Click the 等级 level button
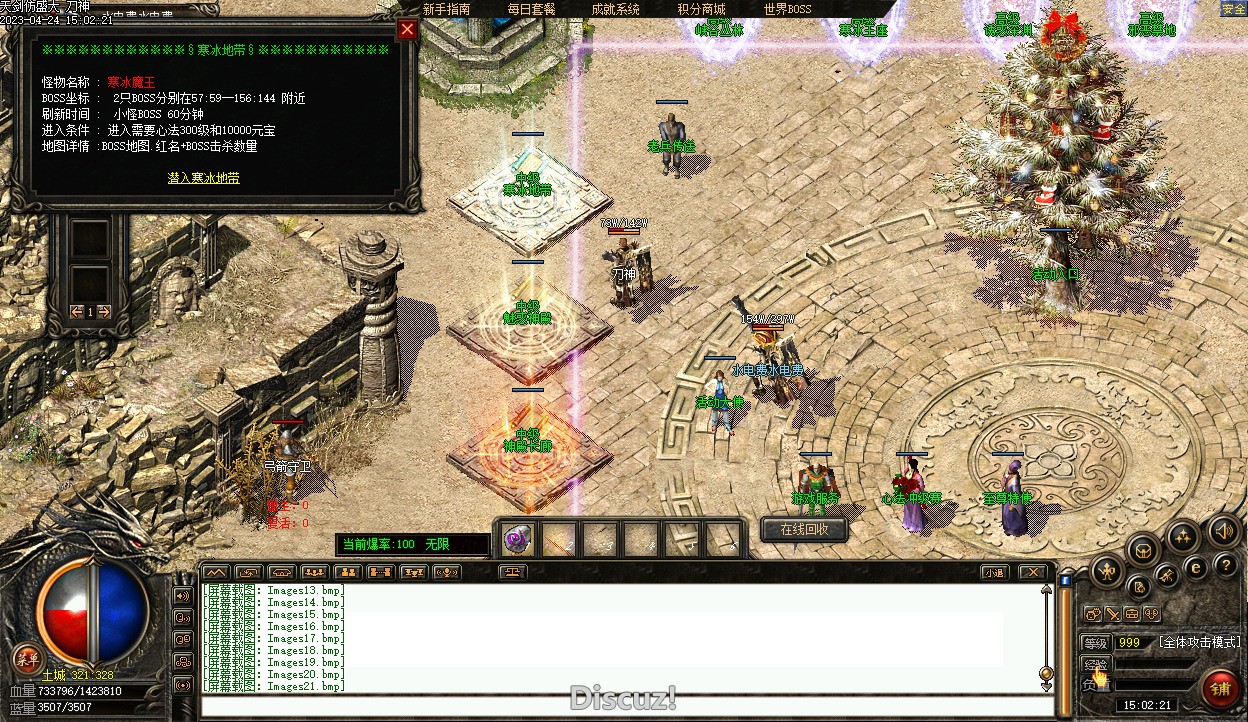This screenshot has width=1248, height=722. [1096, 643]
